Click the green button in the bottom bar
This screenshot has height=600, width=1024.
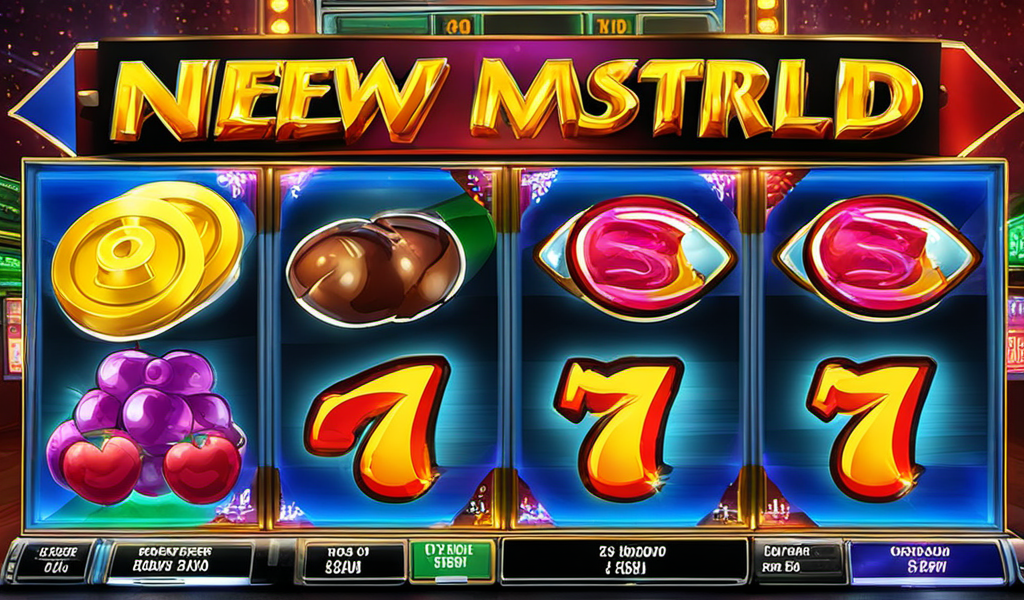click(x=449, y=560)
